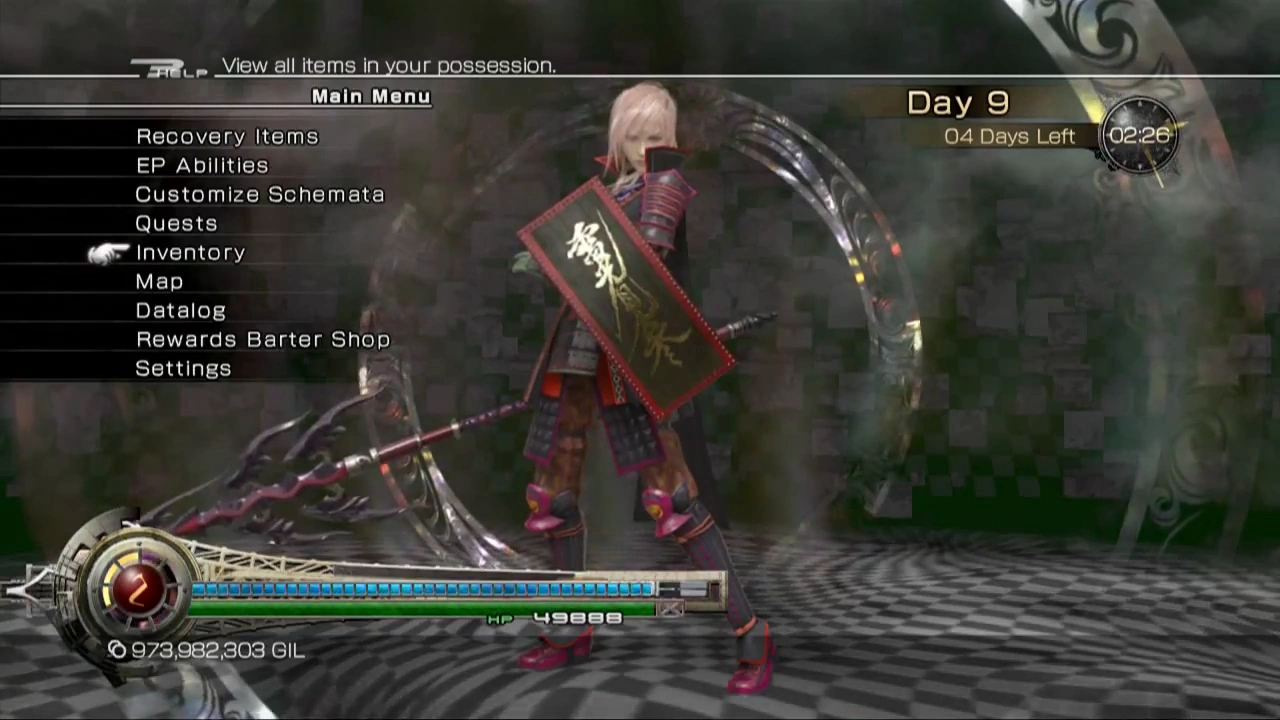Click the Help icon beside the hint text
Viewport: 1280px width, 720px height.
point(170,65)
